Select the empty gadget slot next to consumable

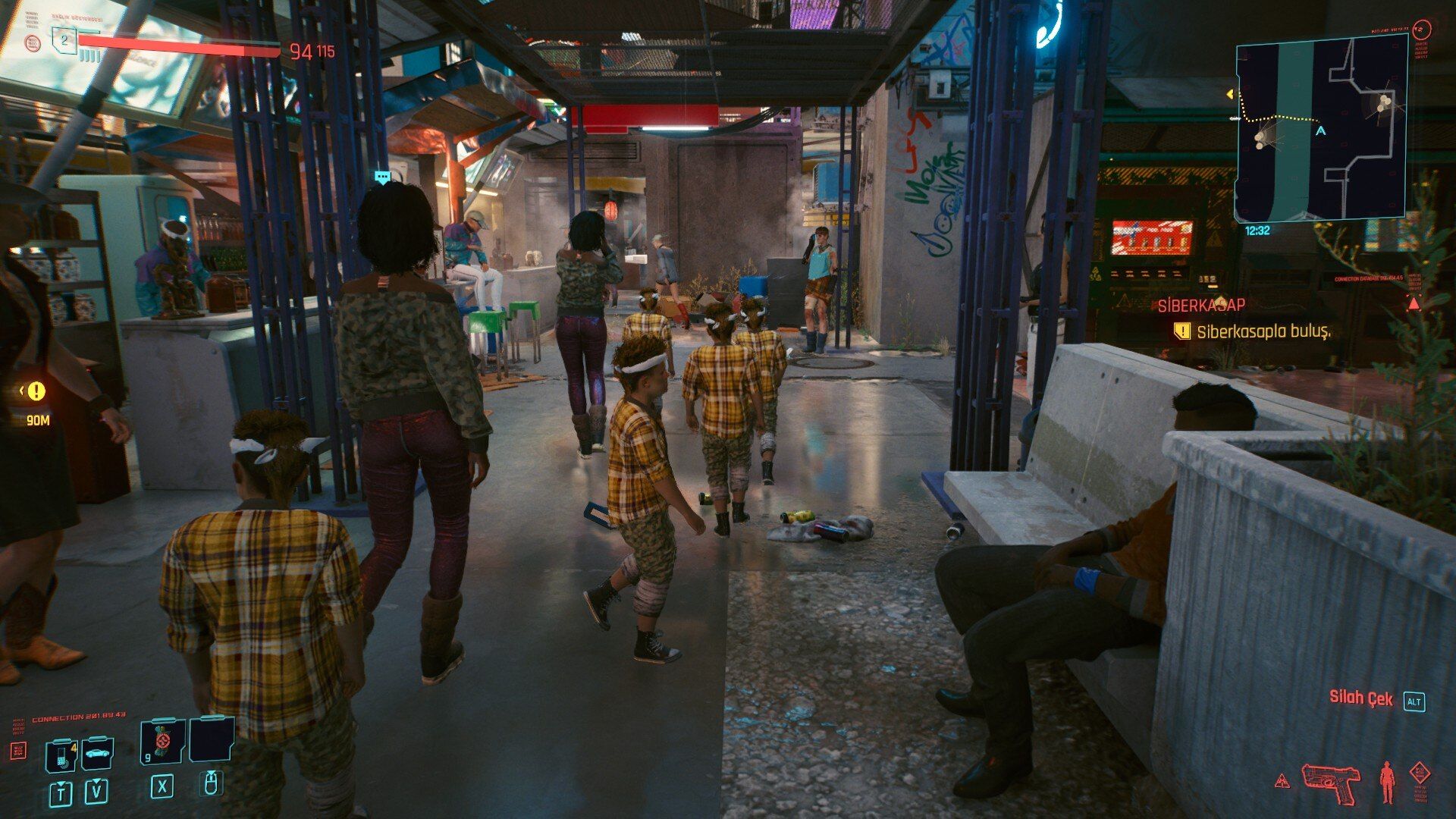tap(210, 740)
